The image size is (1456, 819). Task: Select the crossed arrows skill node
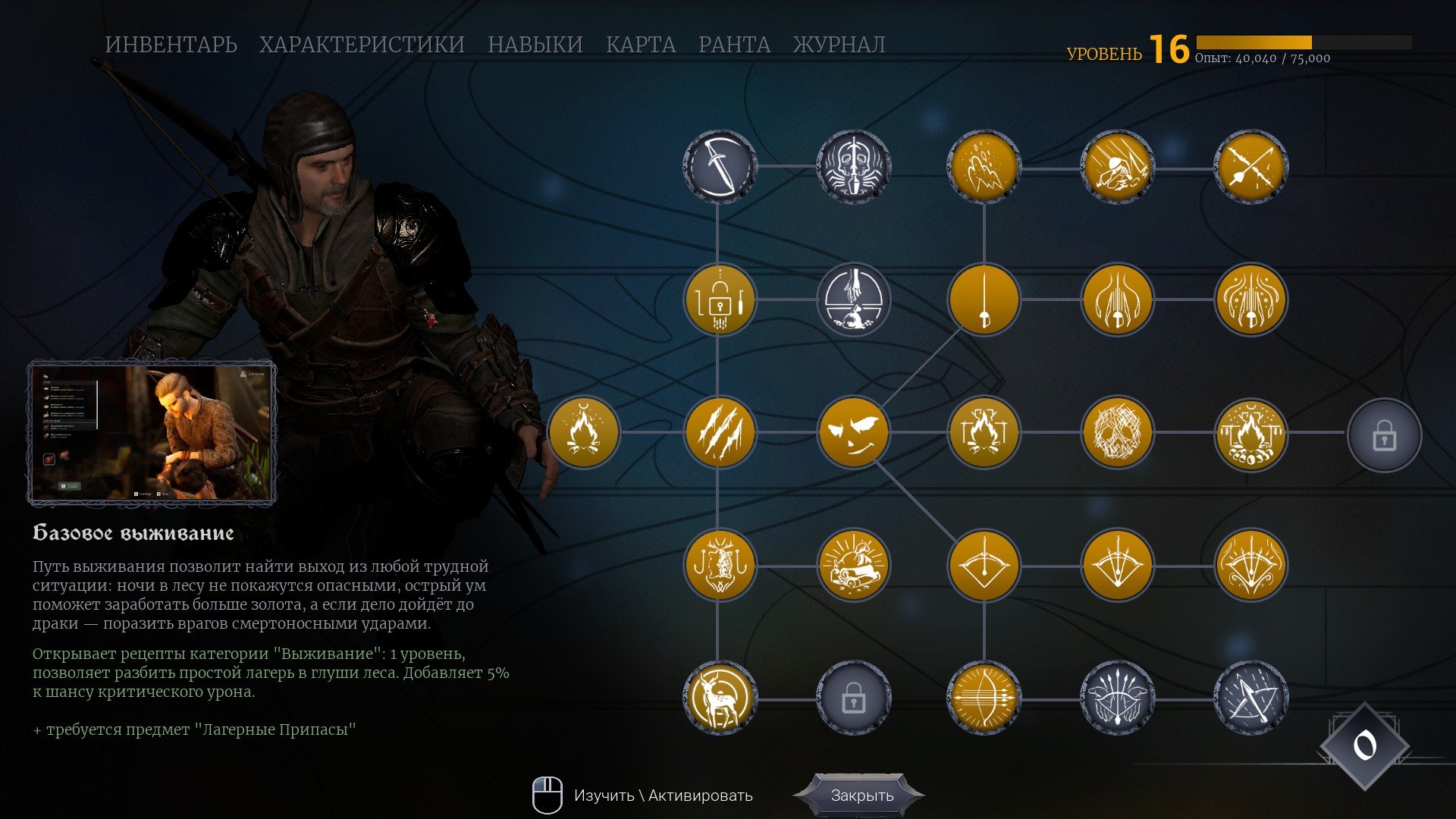(x=1250, y=166)
